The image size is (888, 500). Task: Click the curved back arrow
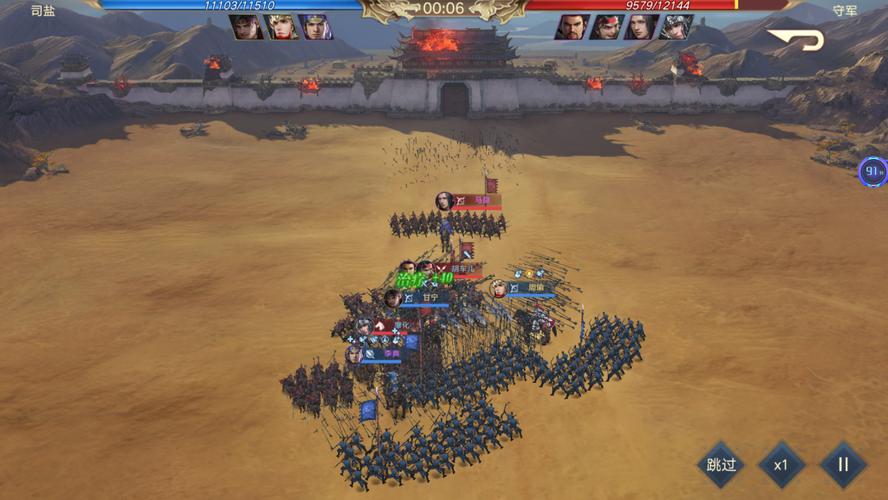pos(796,40)
